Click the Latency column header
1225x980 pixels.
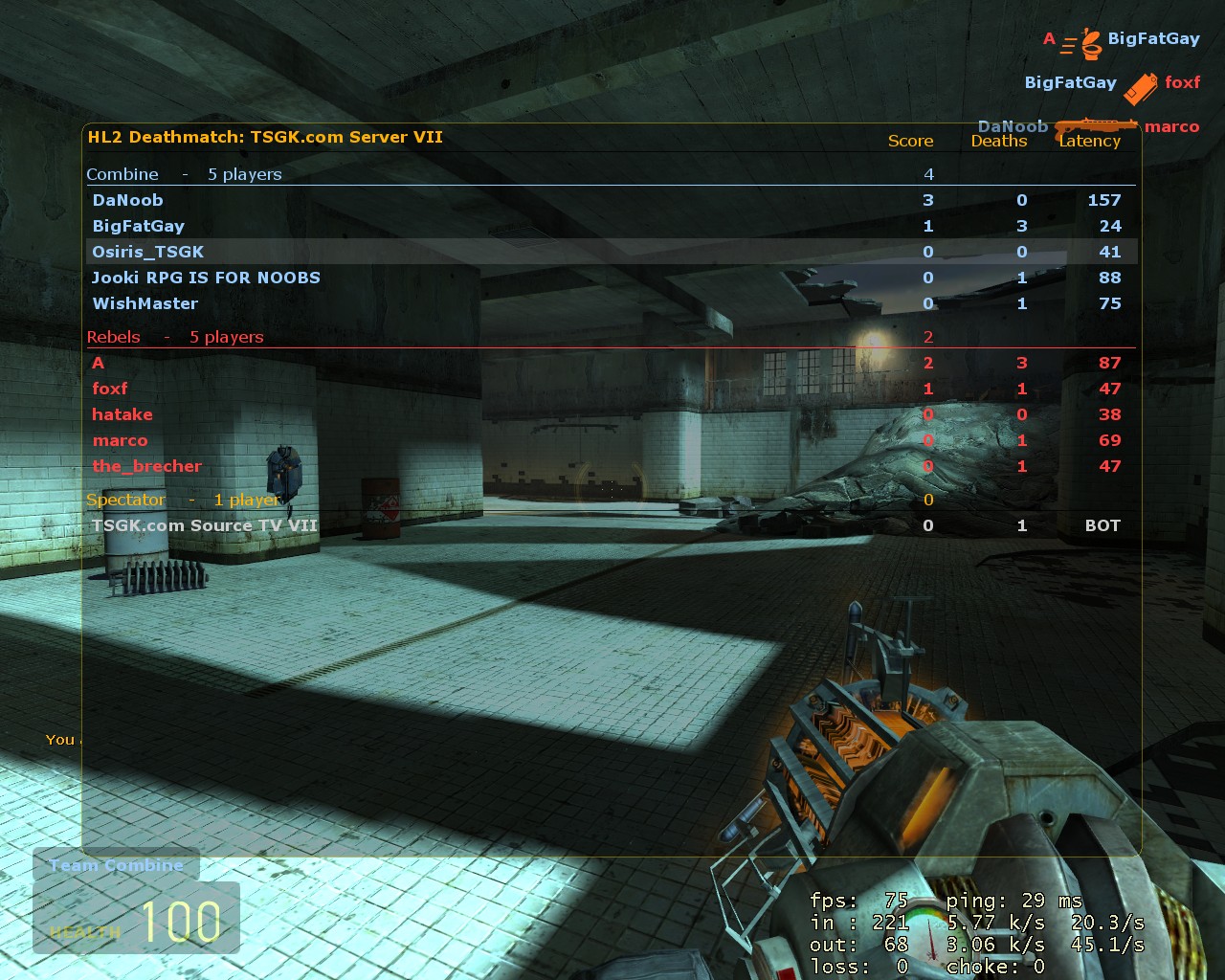pos(1091,141)
